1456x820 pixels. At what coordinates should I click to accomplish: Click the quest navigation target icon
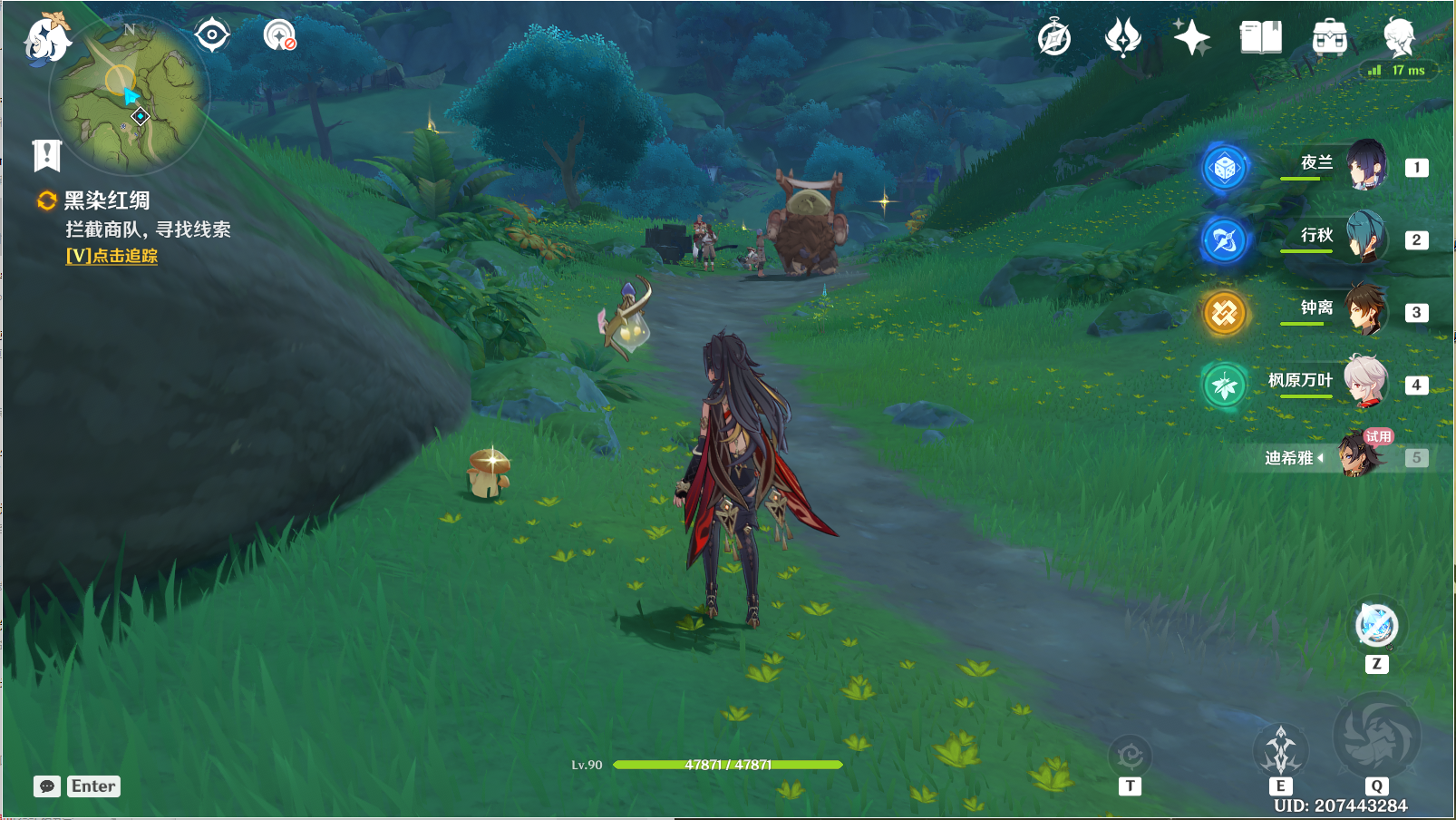click(212, 35)
